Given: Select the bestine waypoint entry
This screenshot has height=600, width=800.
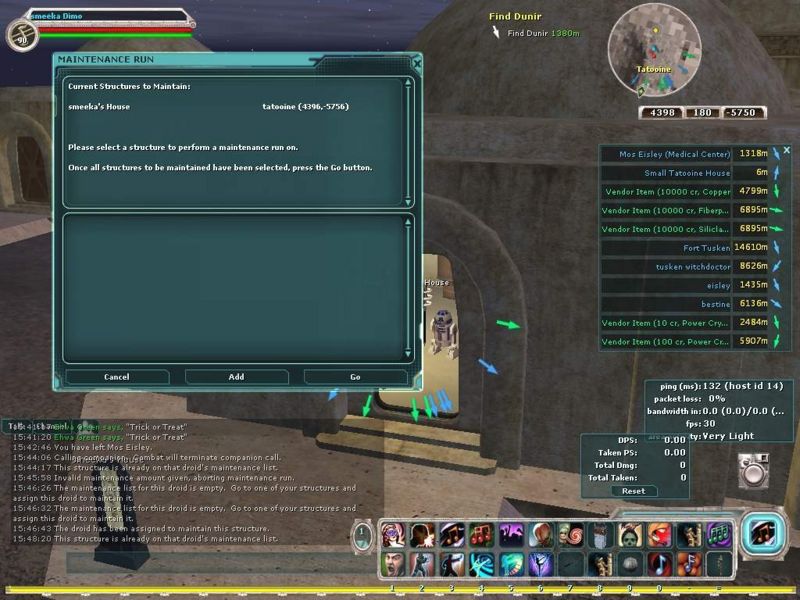Looking at the screenshot, I should (x=715, y=303).
